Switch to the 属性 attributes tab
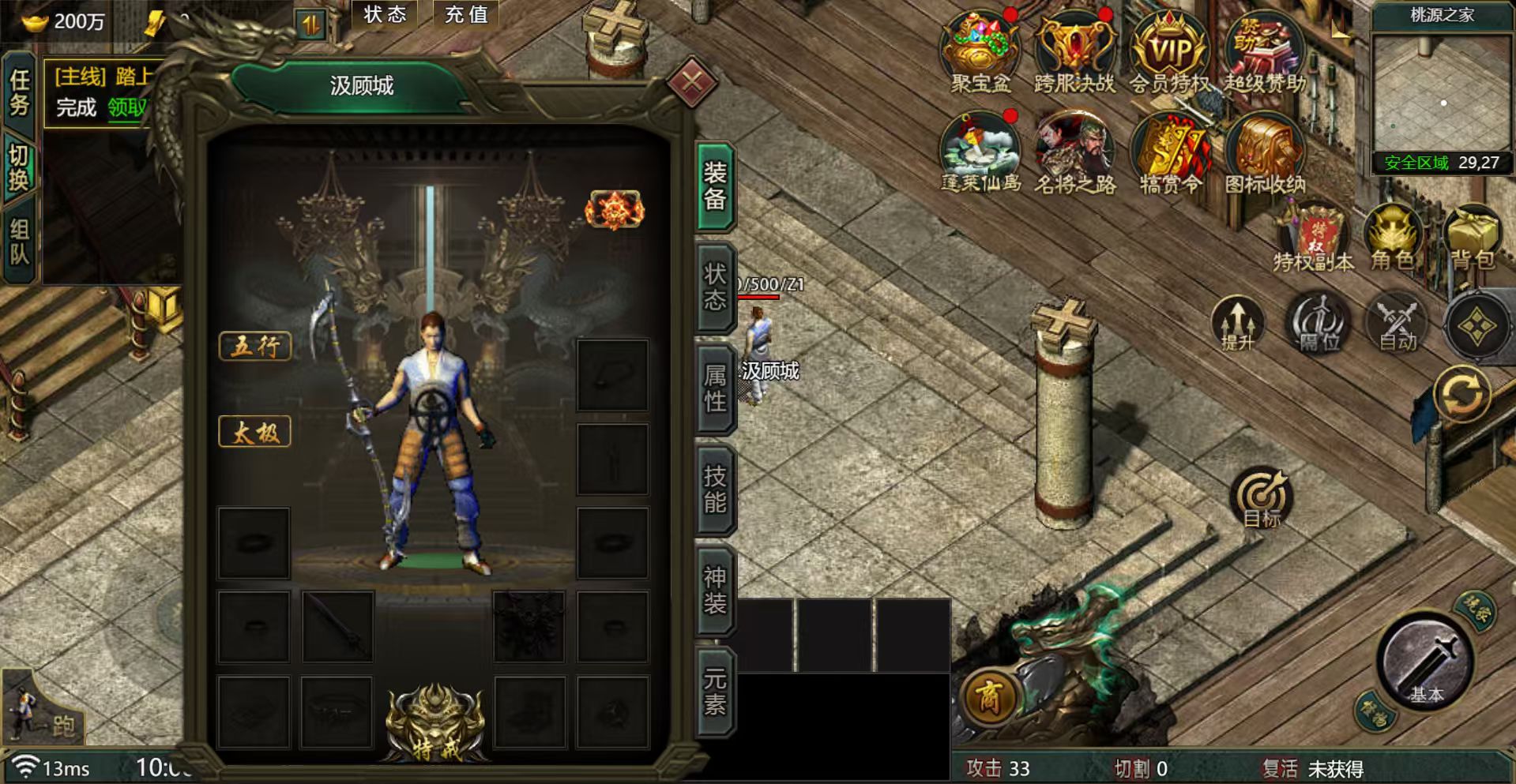1516x784 pixels. pos(715,388)
